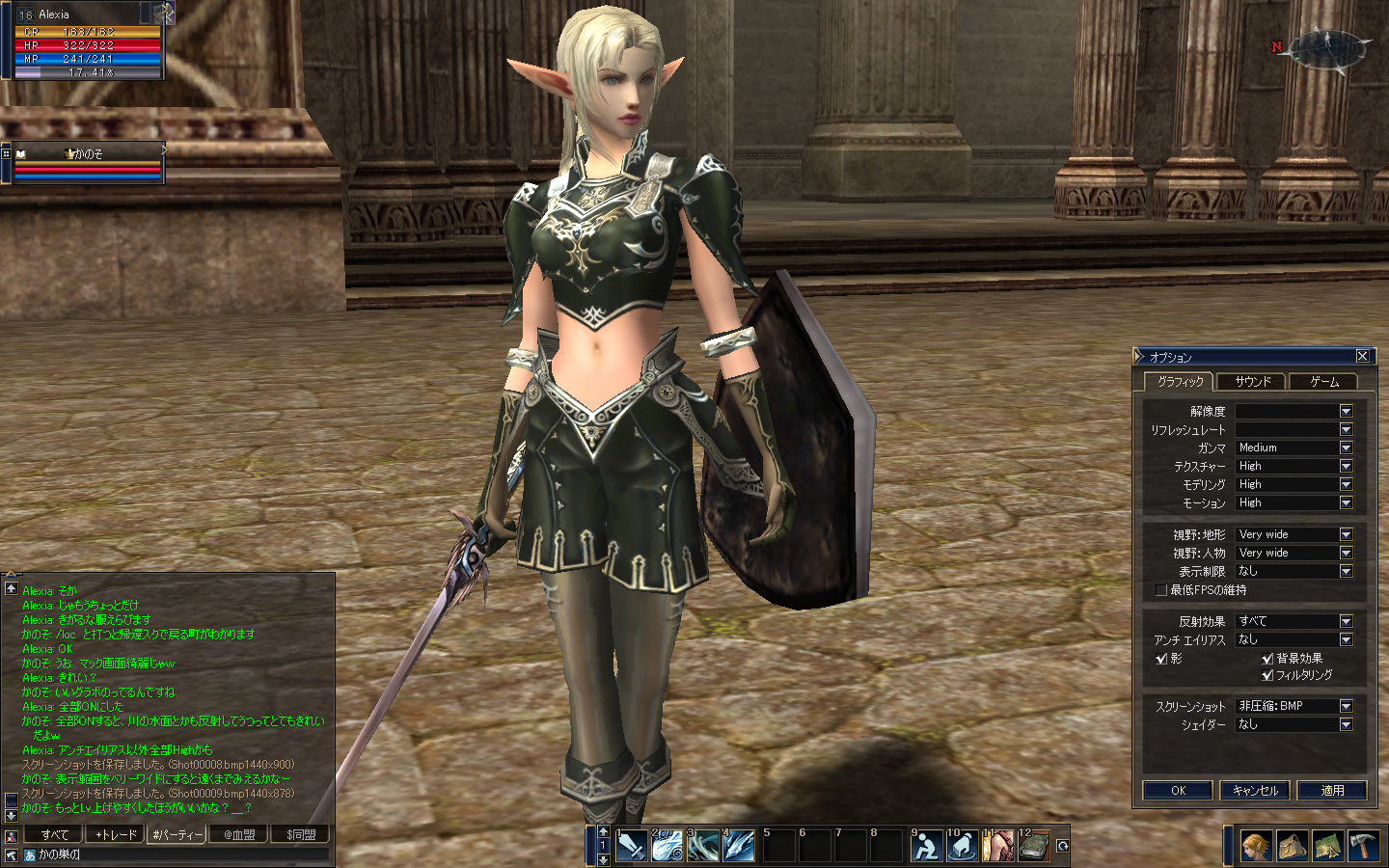
Task: Open the スクリーンショット format dropdown
Action: 1346,706
